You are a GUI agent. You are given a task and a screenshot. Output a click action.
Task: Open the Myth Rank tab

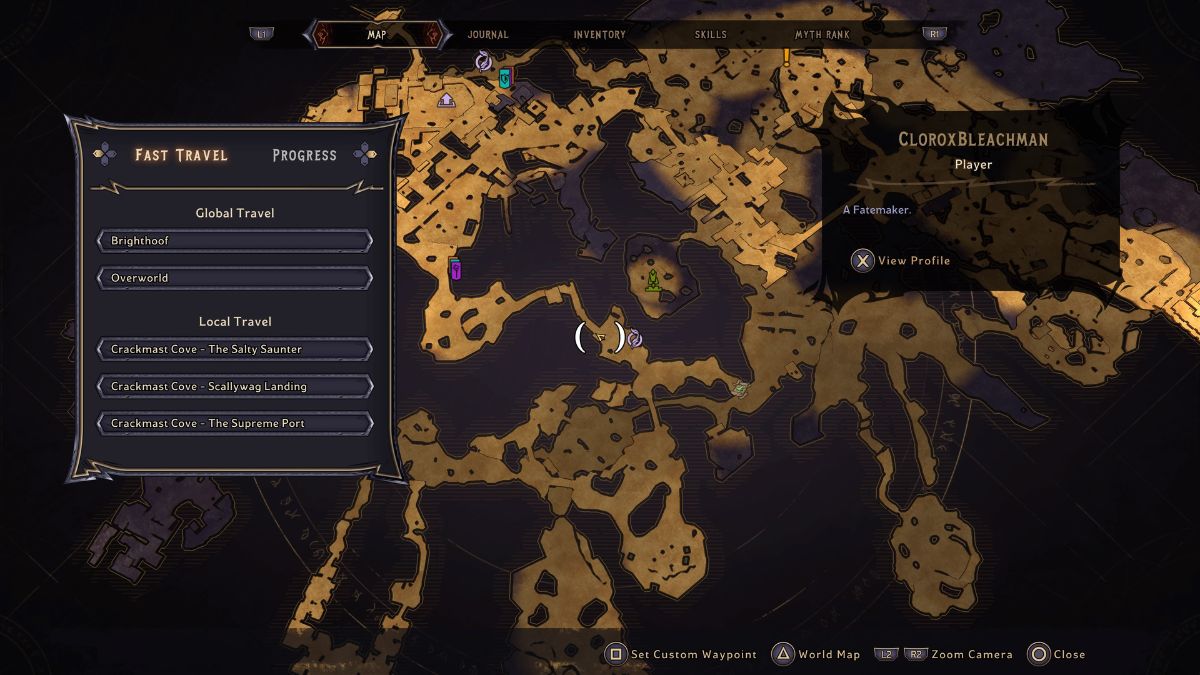822,34
